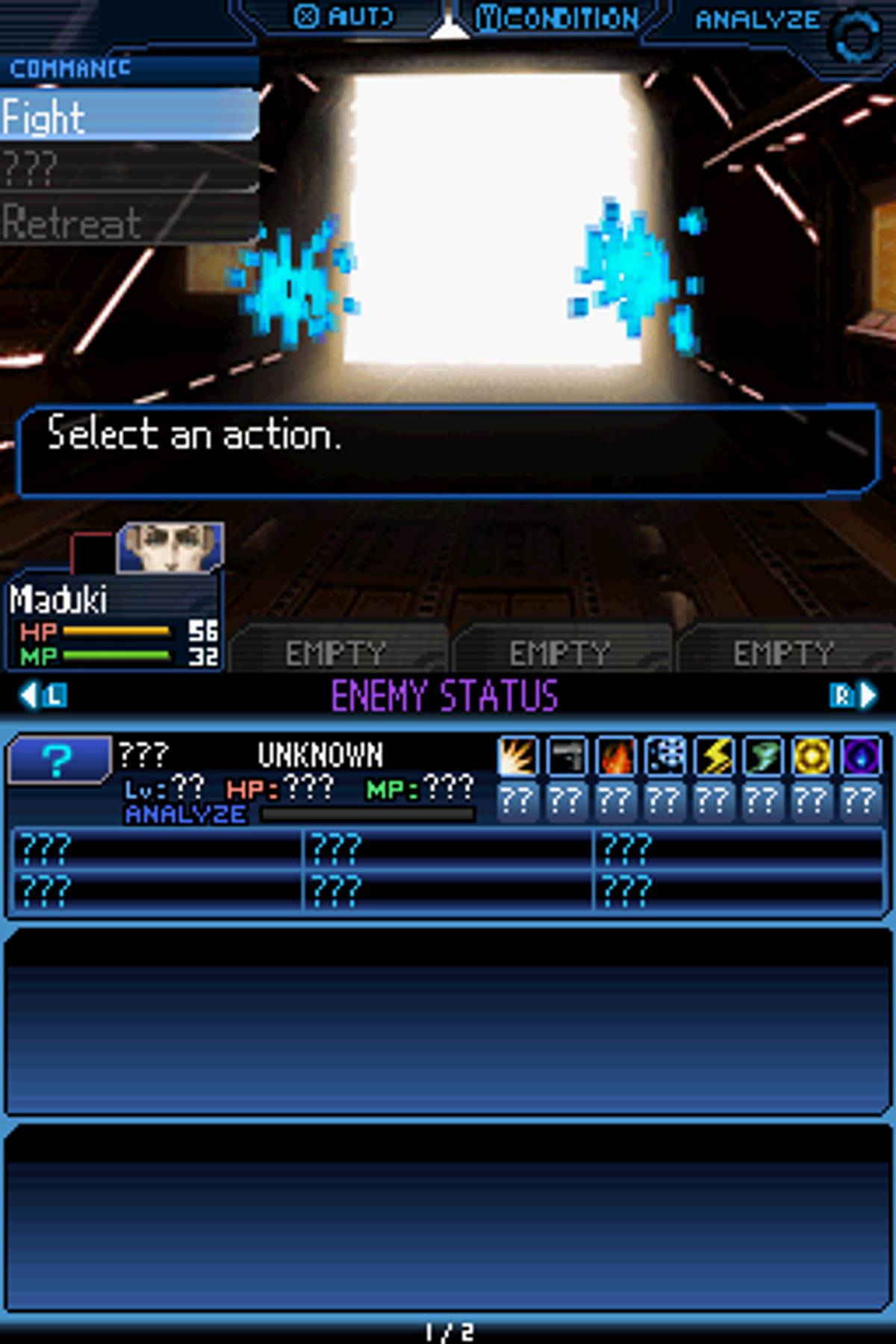Go to next page with right arrow
896x1344 pixels.
[x=853, y=696]
